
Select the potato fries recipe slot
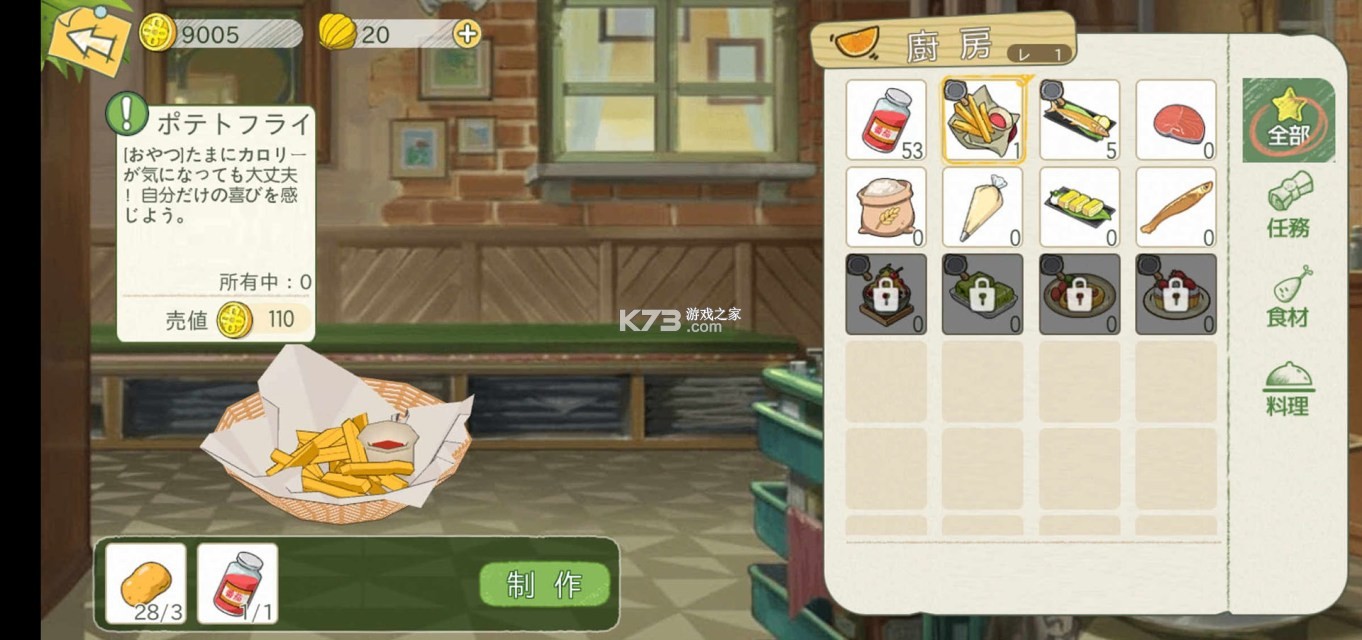click(x=982, y=121)
